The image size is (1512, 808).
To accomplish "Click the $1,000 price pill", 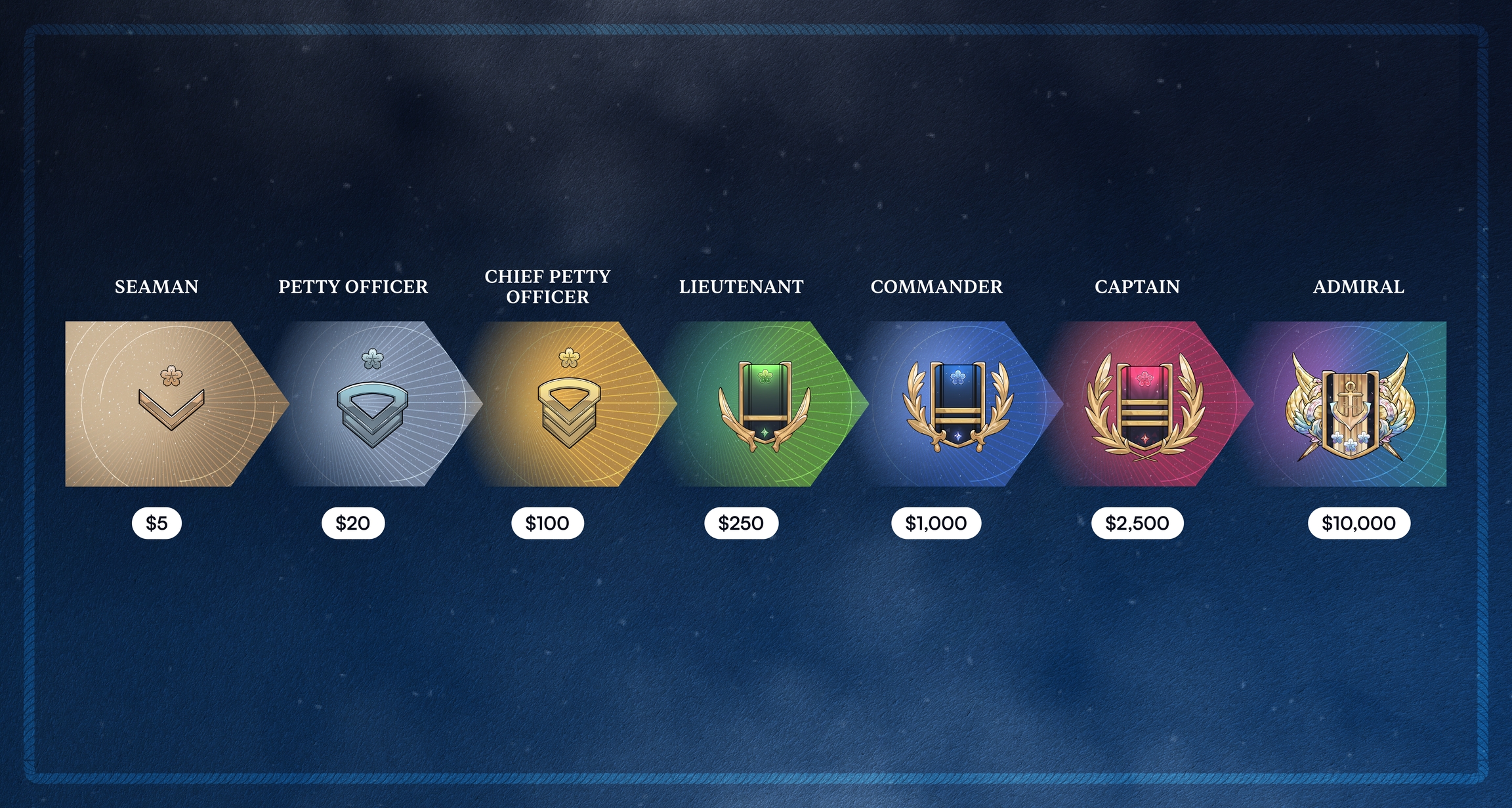I will click(936, 523).
